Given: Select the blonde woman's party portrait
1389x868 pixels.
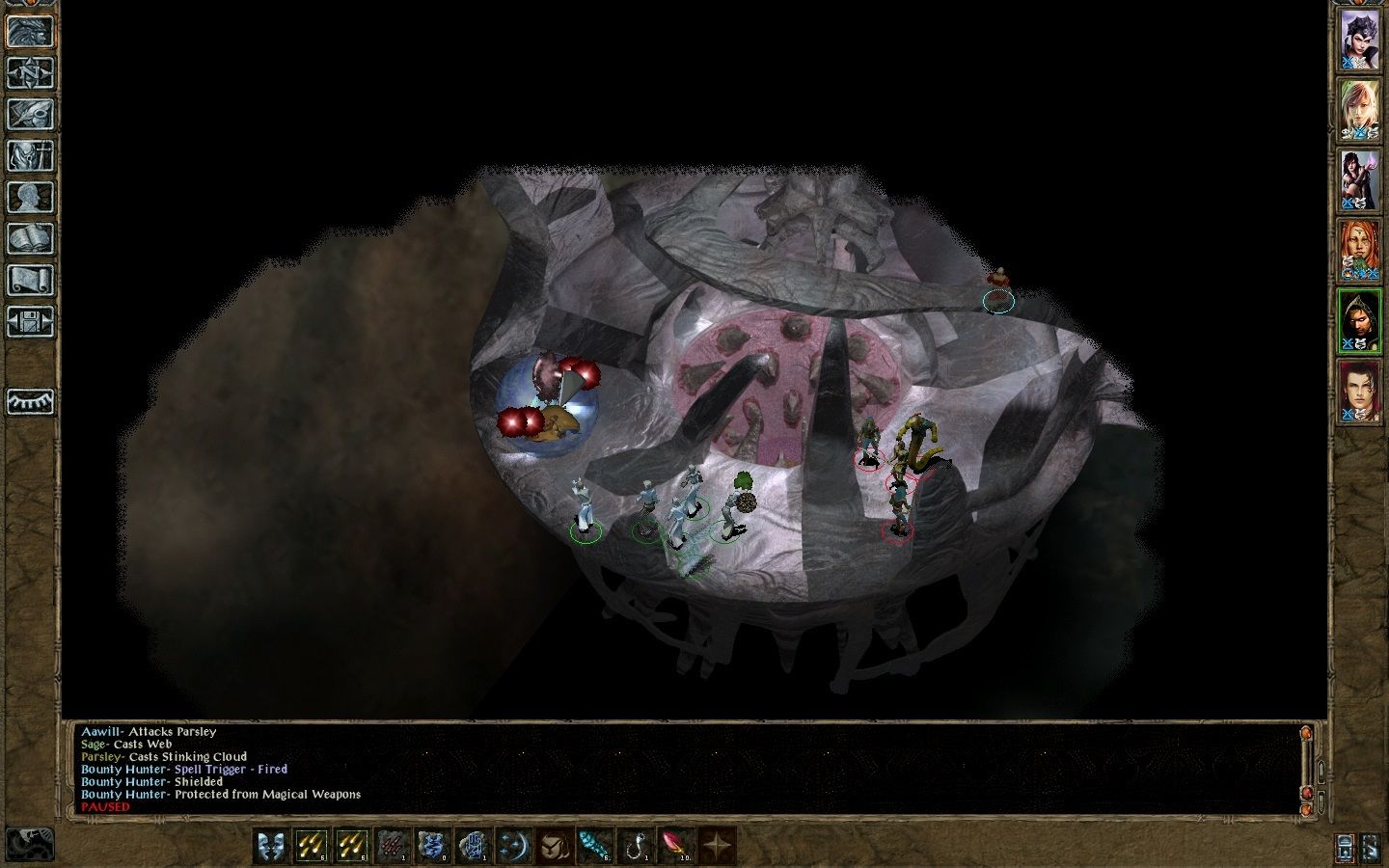Looking at the screenshot, I should click(x=1359, y=110).
